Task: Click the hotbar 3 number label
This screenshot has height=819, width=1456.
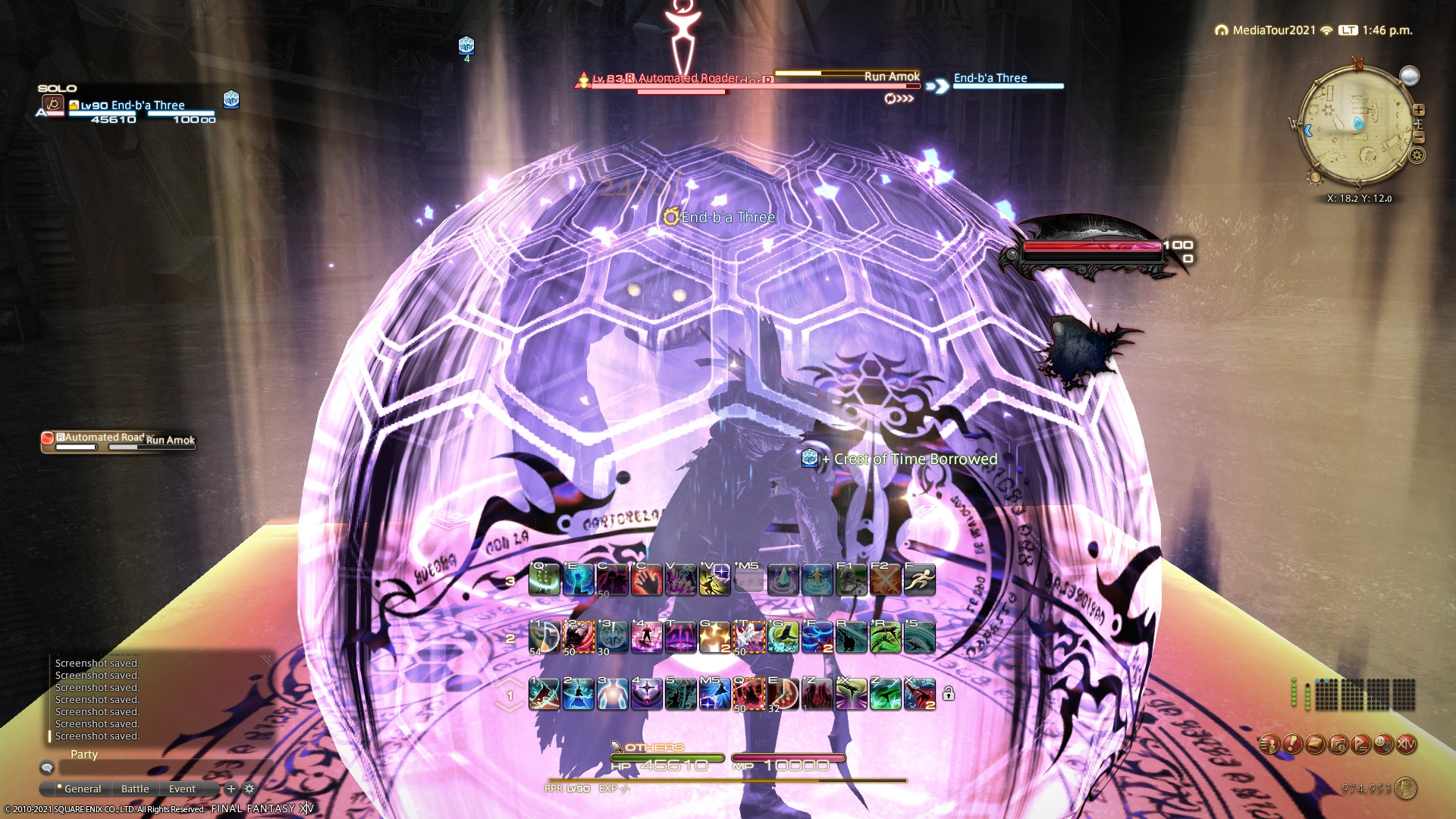Action: [x=511, y=581]
